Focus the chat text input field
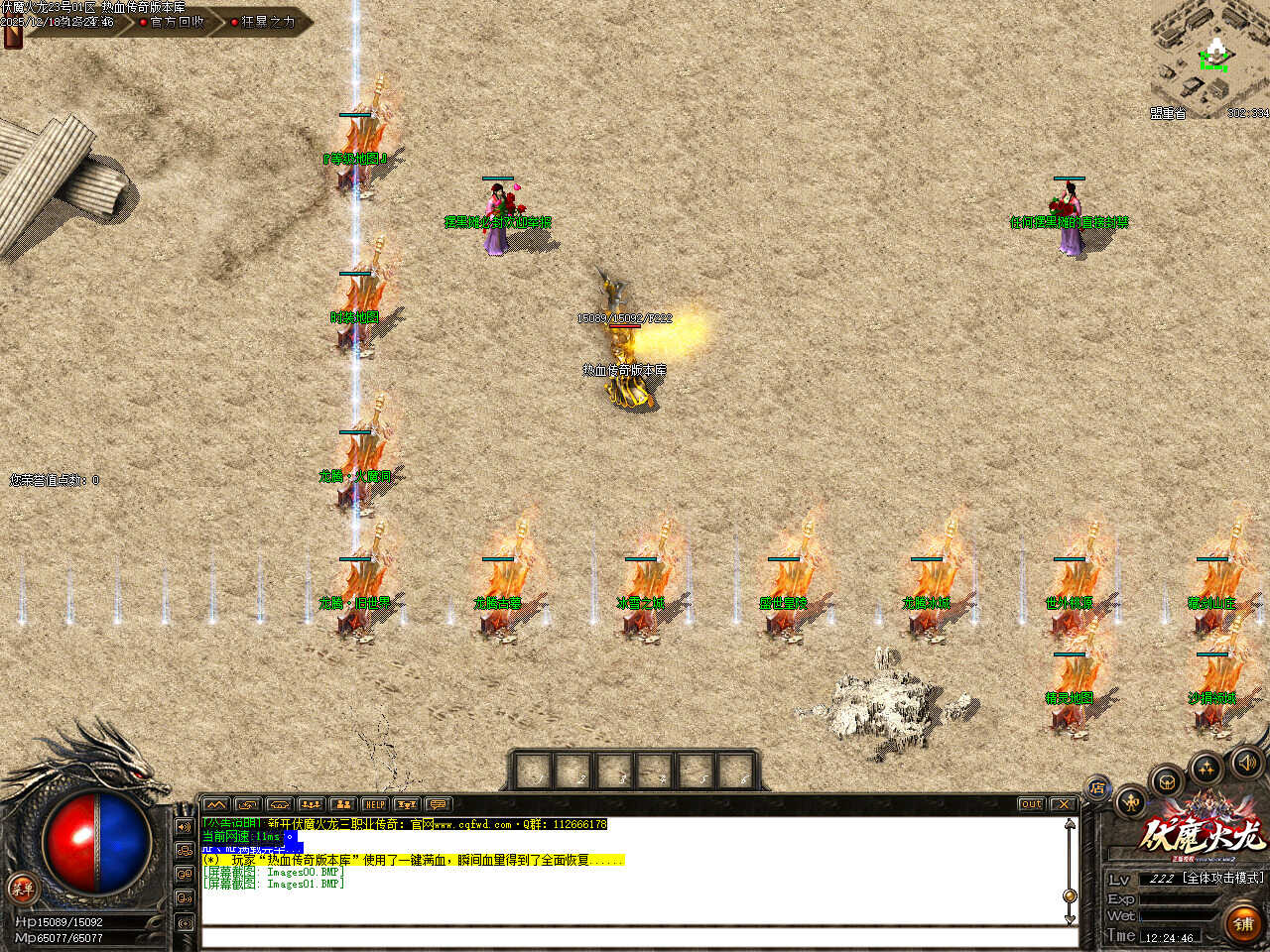 (x=635, y=937)
